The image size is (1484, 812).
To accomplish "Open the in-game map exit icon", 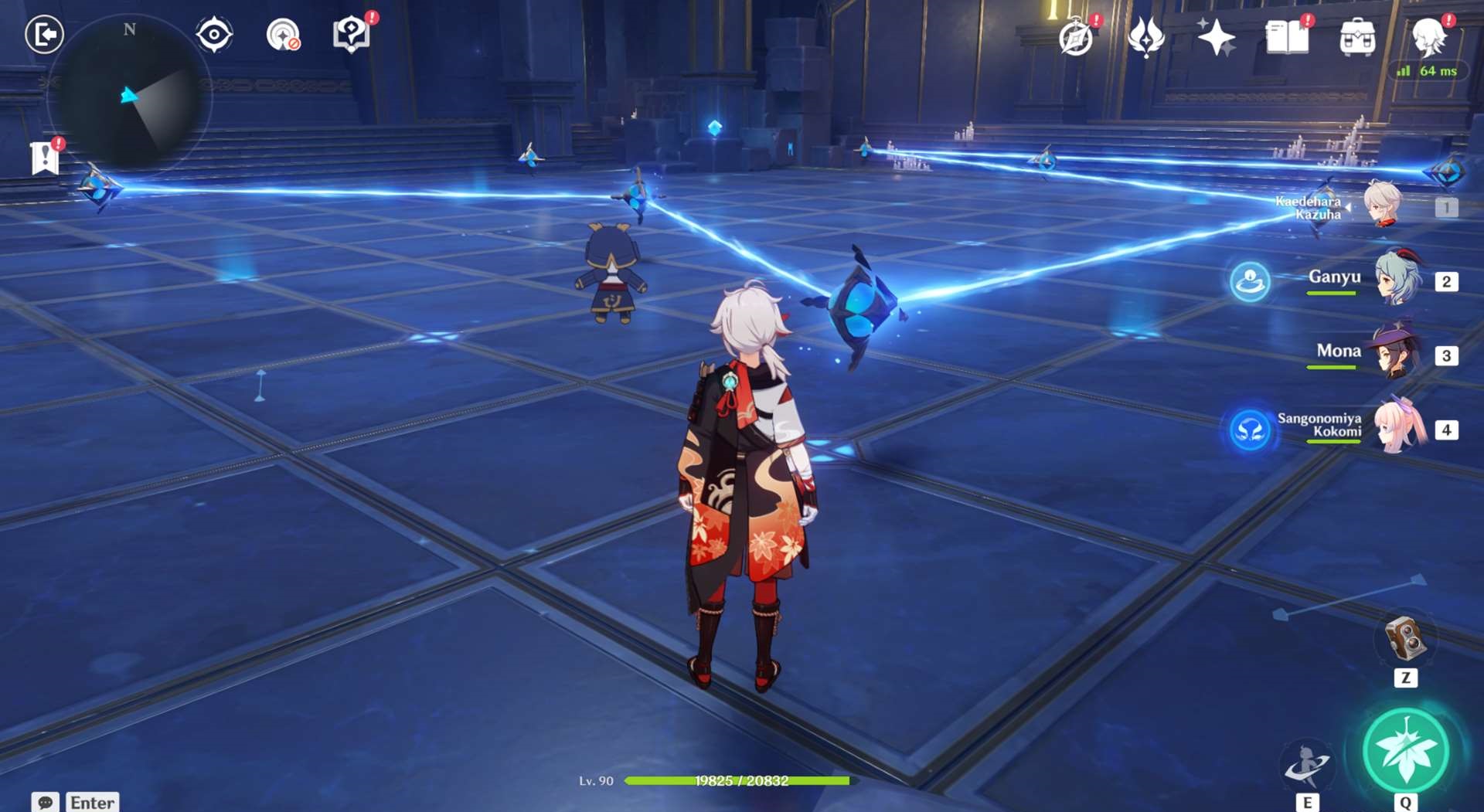I will click(x=44, y=32).
